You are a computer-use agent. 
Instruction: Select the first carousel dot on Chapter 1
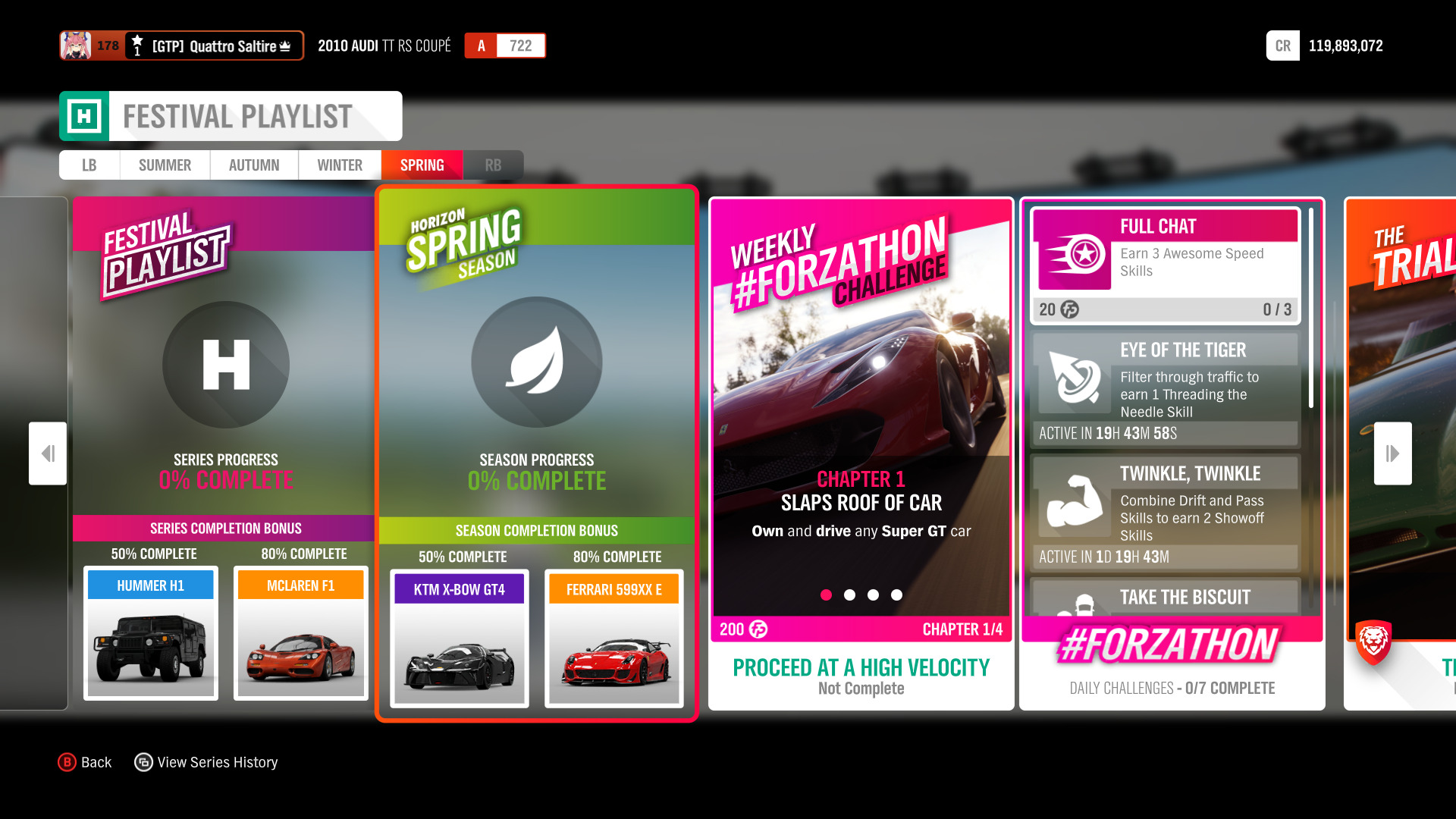(826, 595)
